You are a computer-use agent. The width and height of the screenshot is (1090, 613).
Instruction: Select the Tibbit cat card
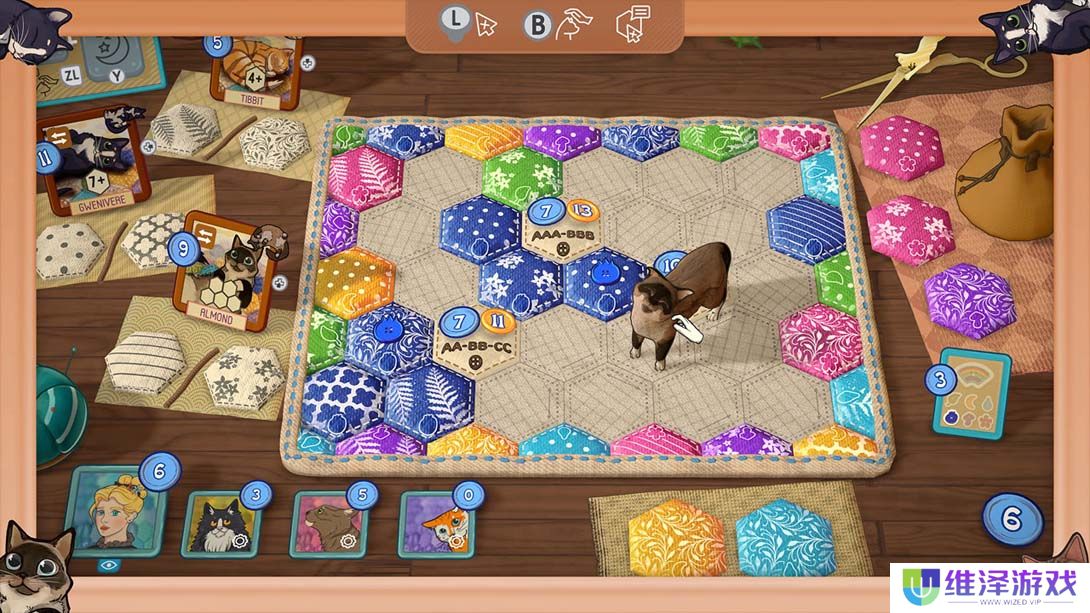(x=257, y=71)
